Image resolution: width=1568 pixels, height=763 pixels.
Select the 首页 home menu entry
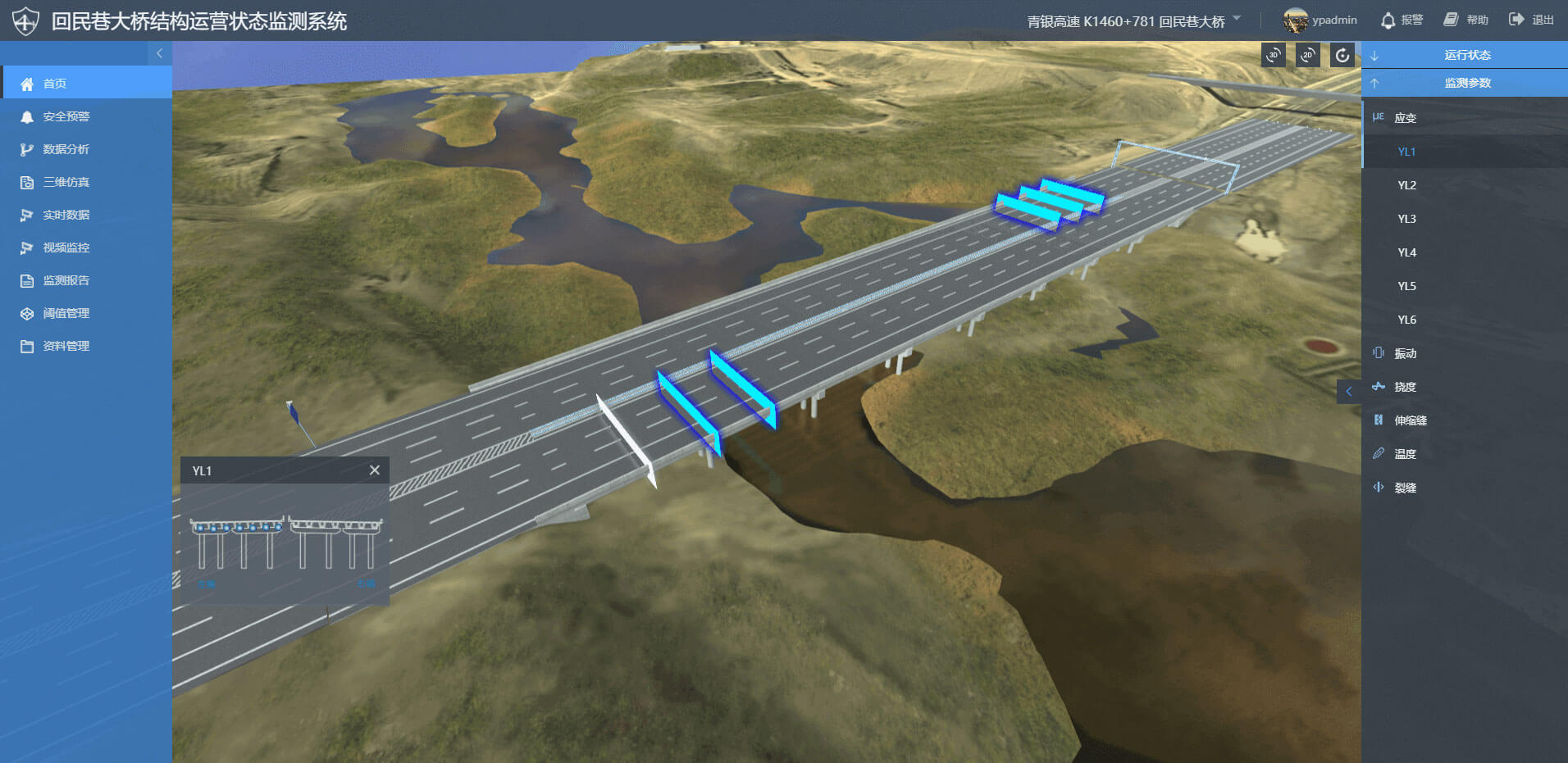[54, 84]
